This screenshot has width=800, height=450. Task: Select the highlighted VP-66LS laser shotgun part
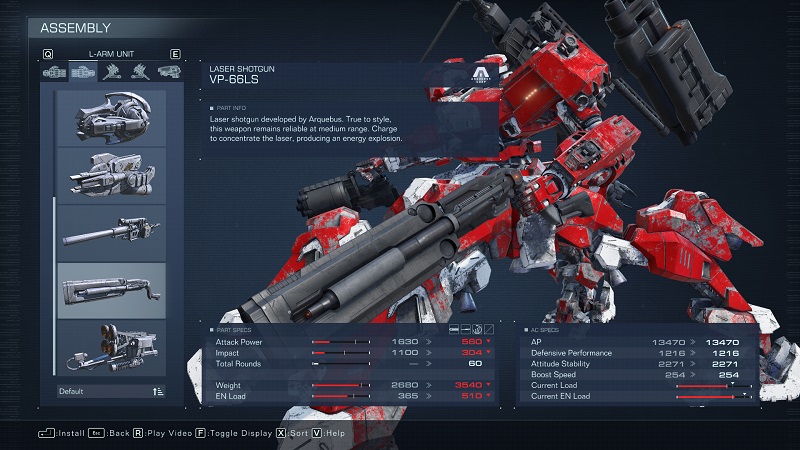[x=111, y=291]
